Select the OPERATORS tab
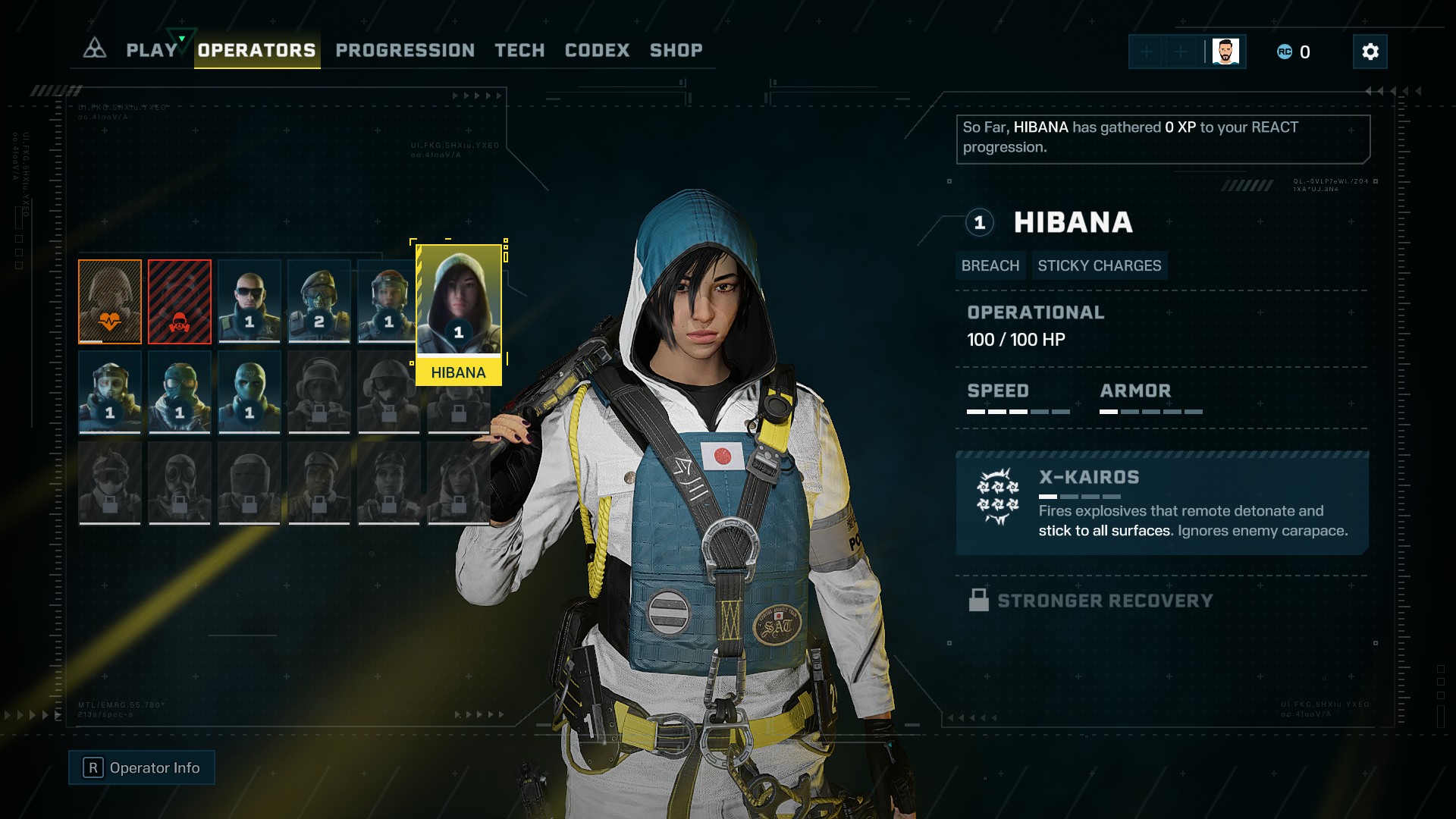The image size is (1456, 819). [256, 50]
